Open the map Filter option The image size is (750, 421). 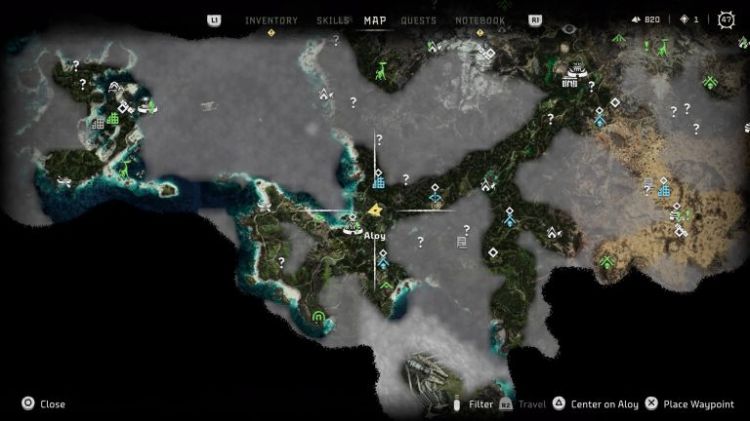[480, 404]
